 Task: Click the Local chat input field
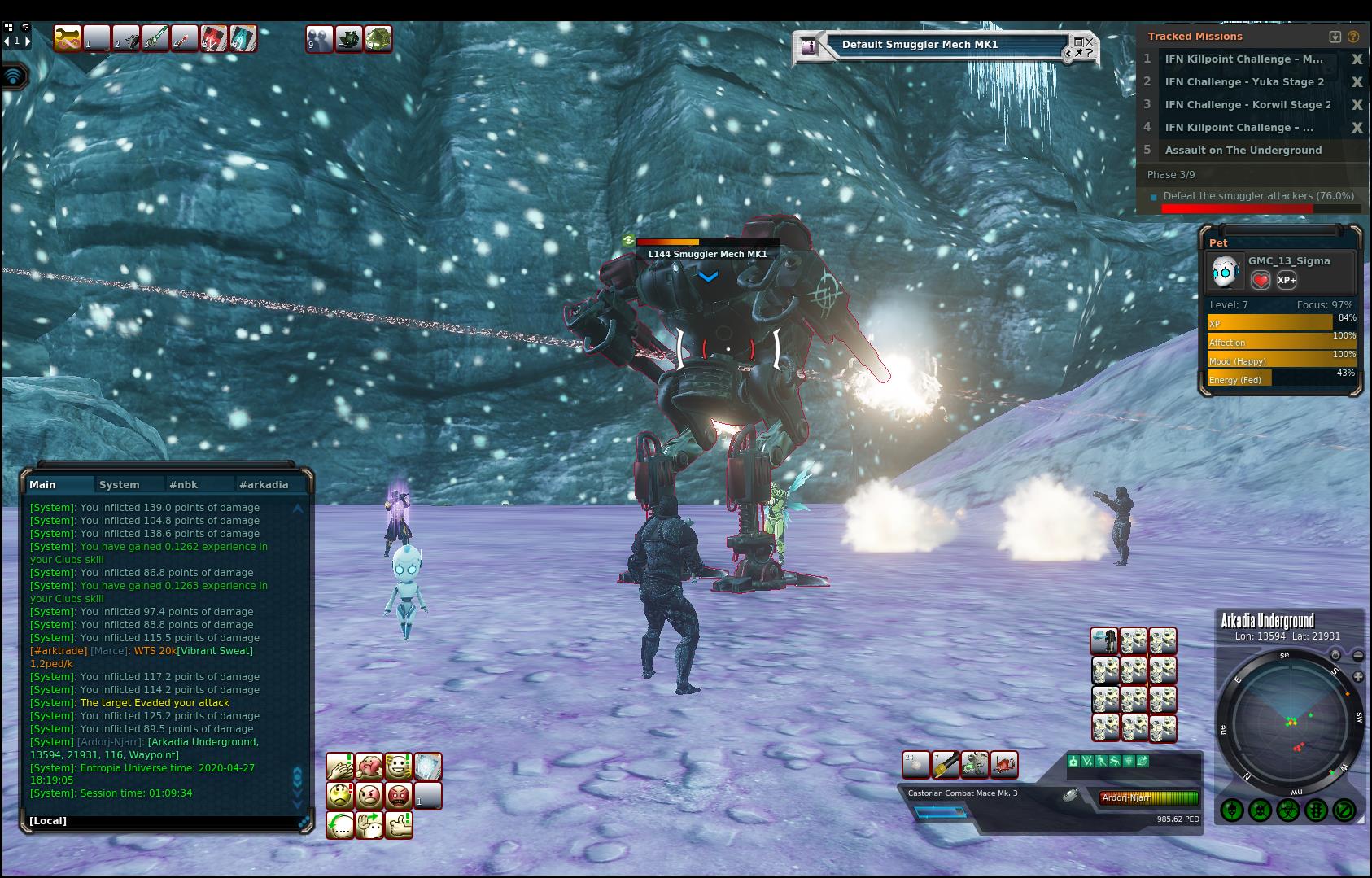(x=163, y=820)
